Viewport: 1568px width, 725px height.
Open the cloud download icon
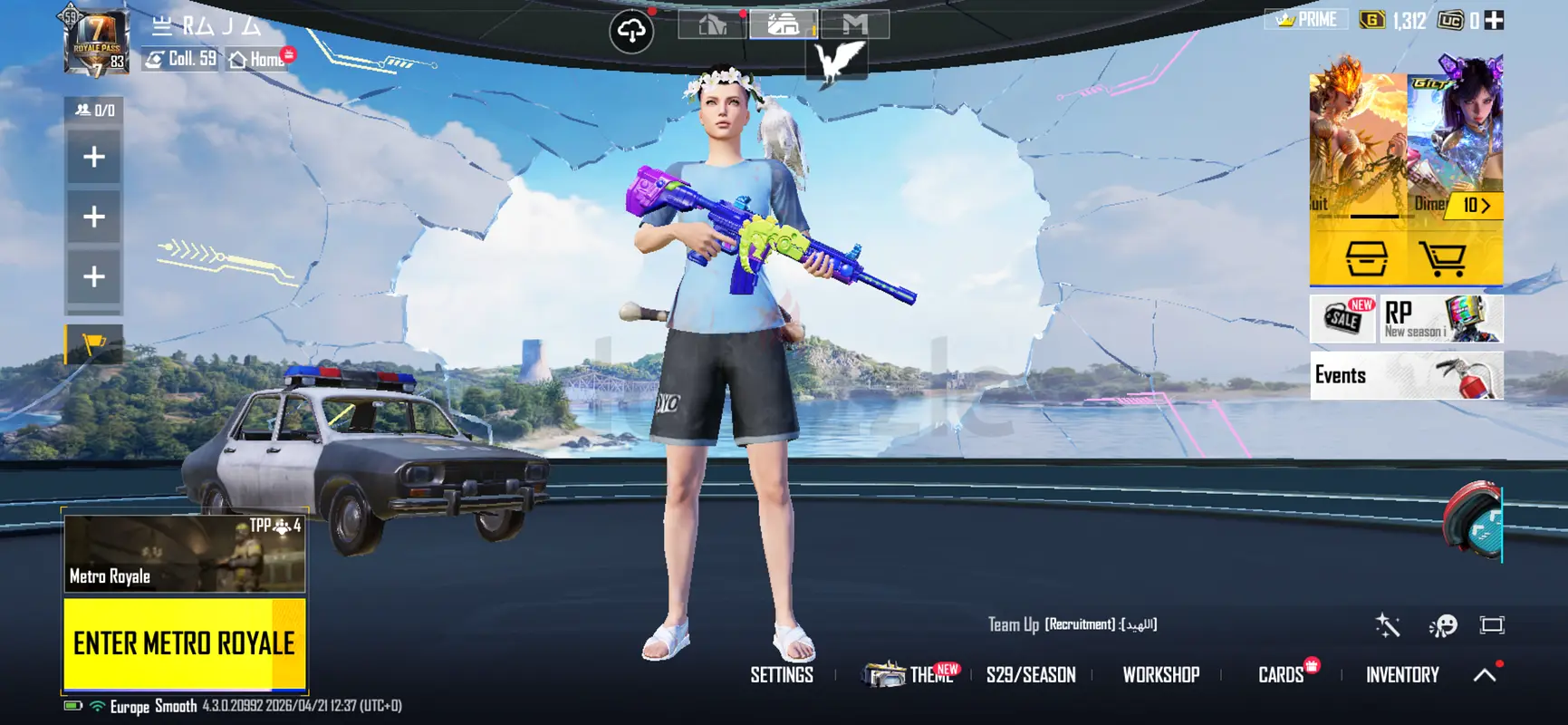(631, 32)
